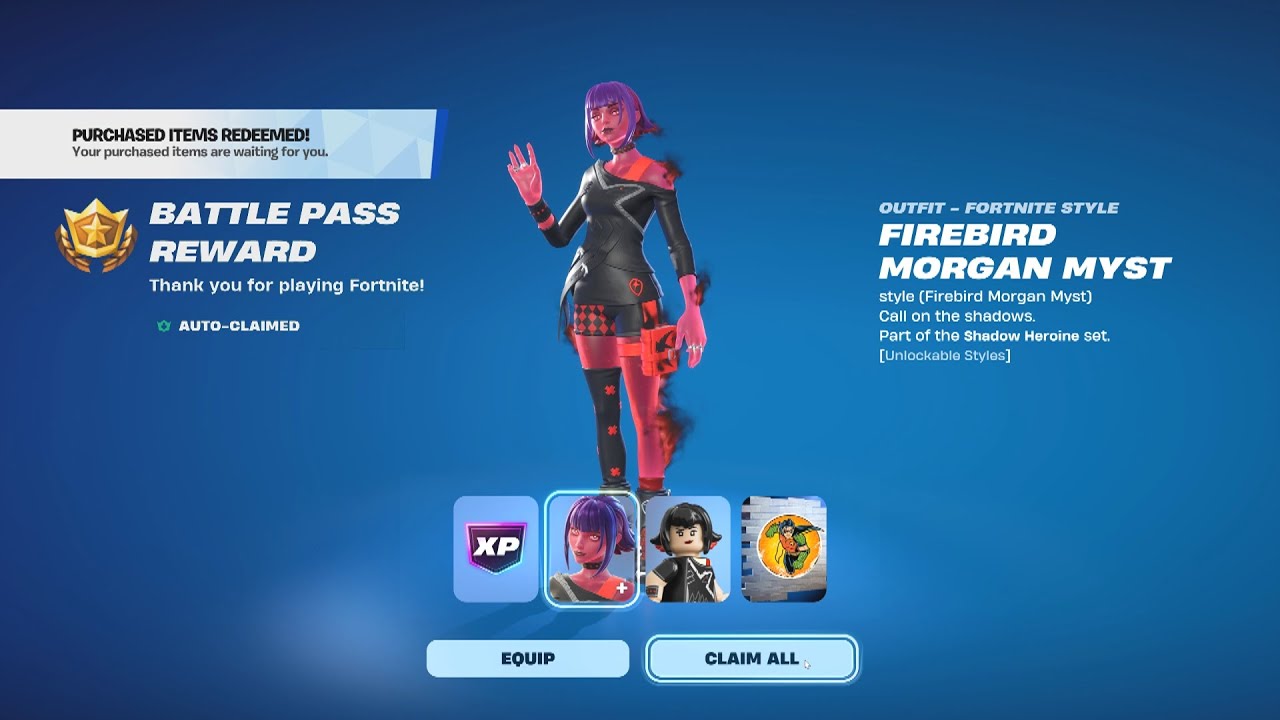The height and width of the screenshot is (720, 1280).
Task: Pick the Robin spray reward tile
Action: (783, 550)
